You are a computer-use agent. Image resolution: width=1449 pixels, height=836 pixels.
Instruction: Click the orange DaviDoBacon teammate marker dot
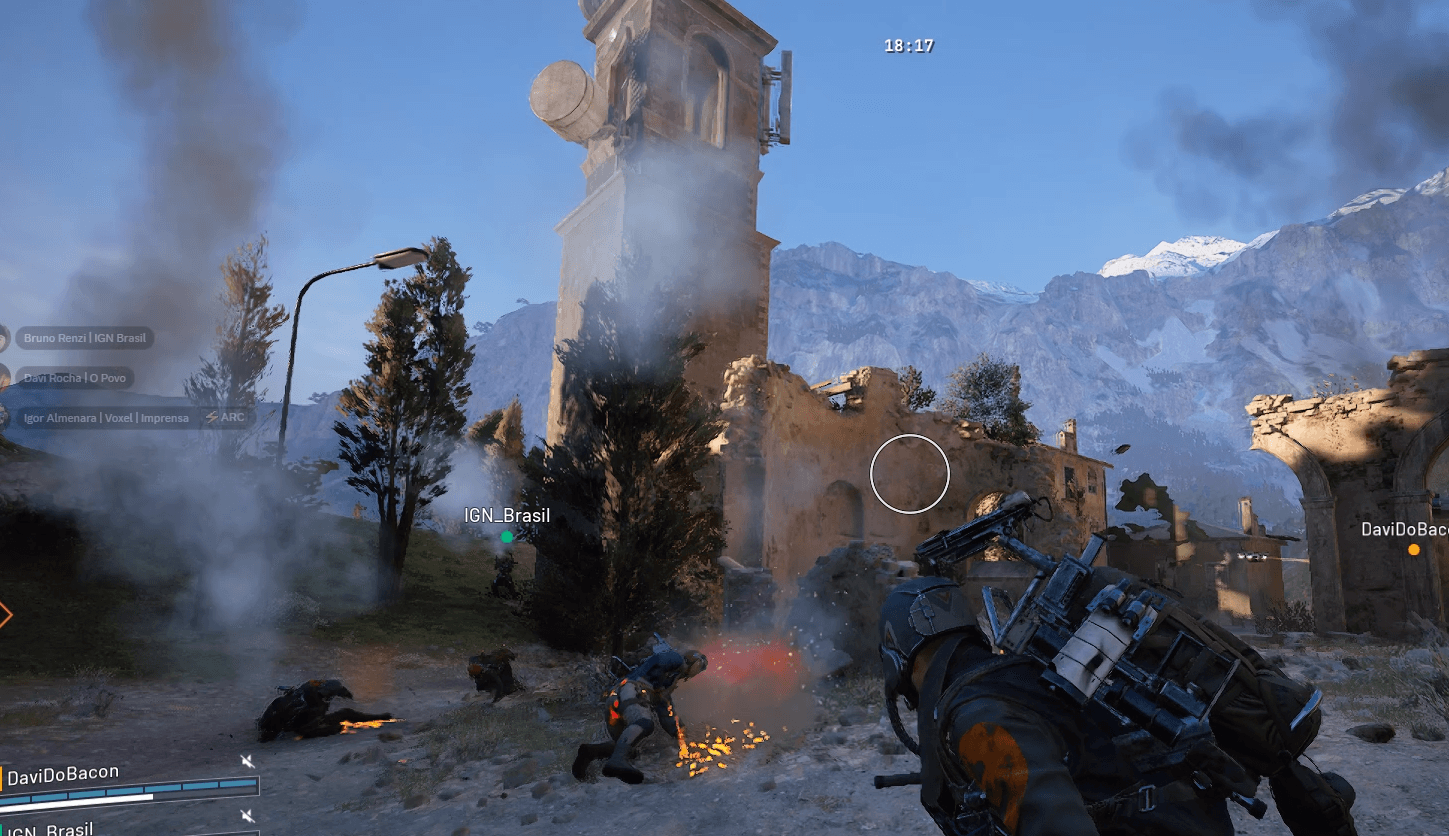pos(1413,550)
